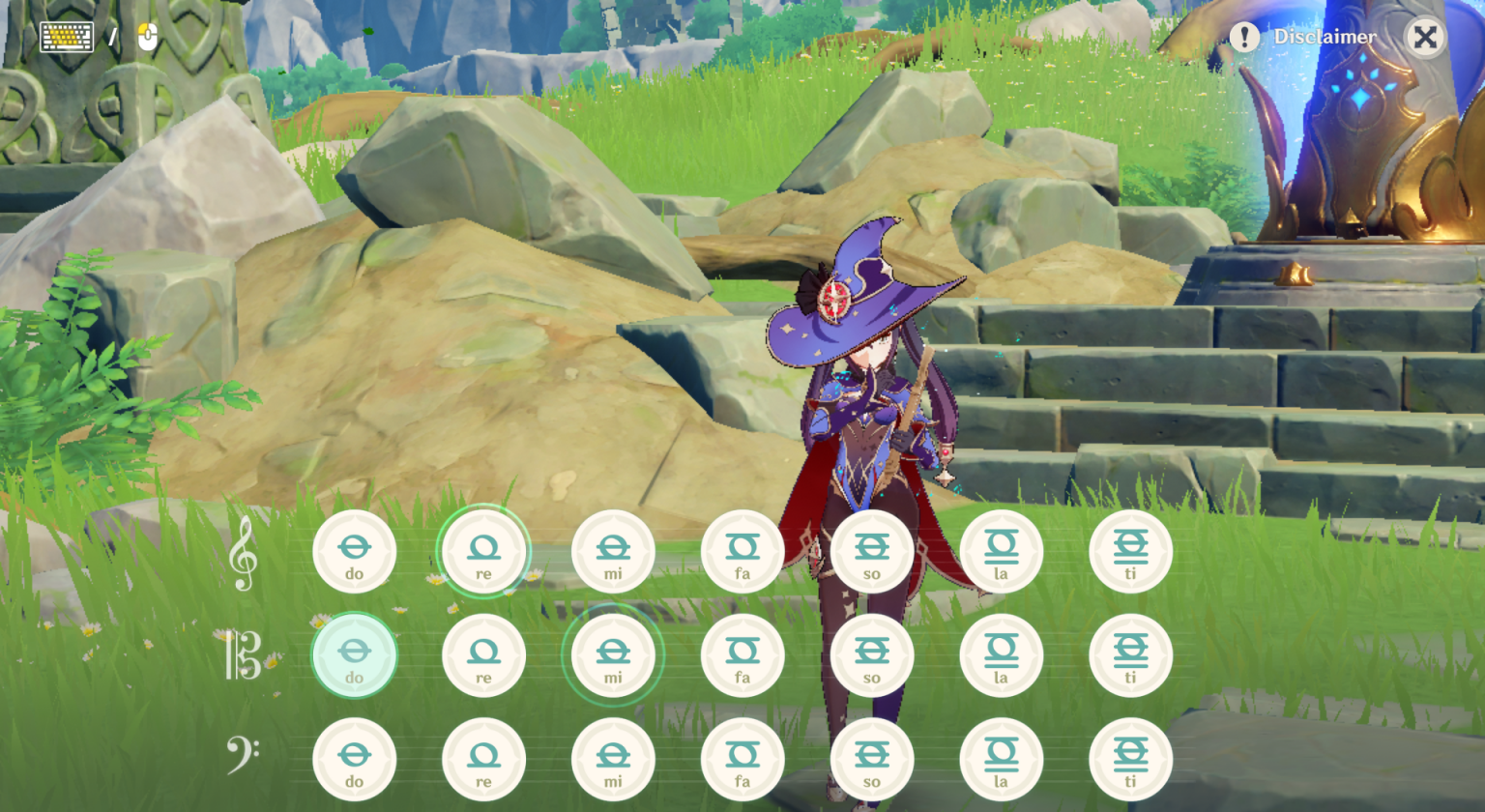The height and width of the screenshot is (812, 1485).
Task: Play the "fa" note in the bass clef row
Action: coord(743,759)
